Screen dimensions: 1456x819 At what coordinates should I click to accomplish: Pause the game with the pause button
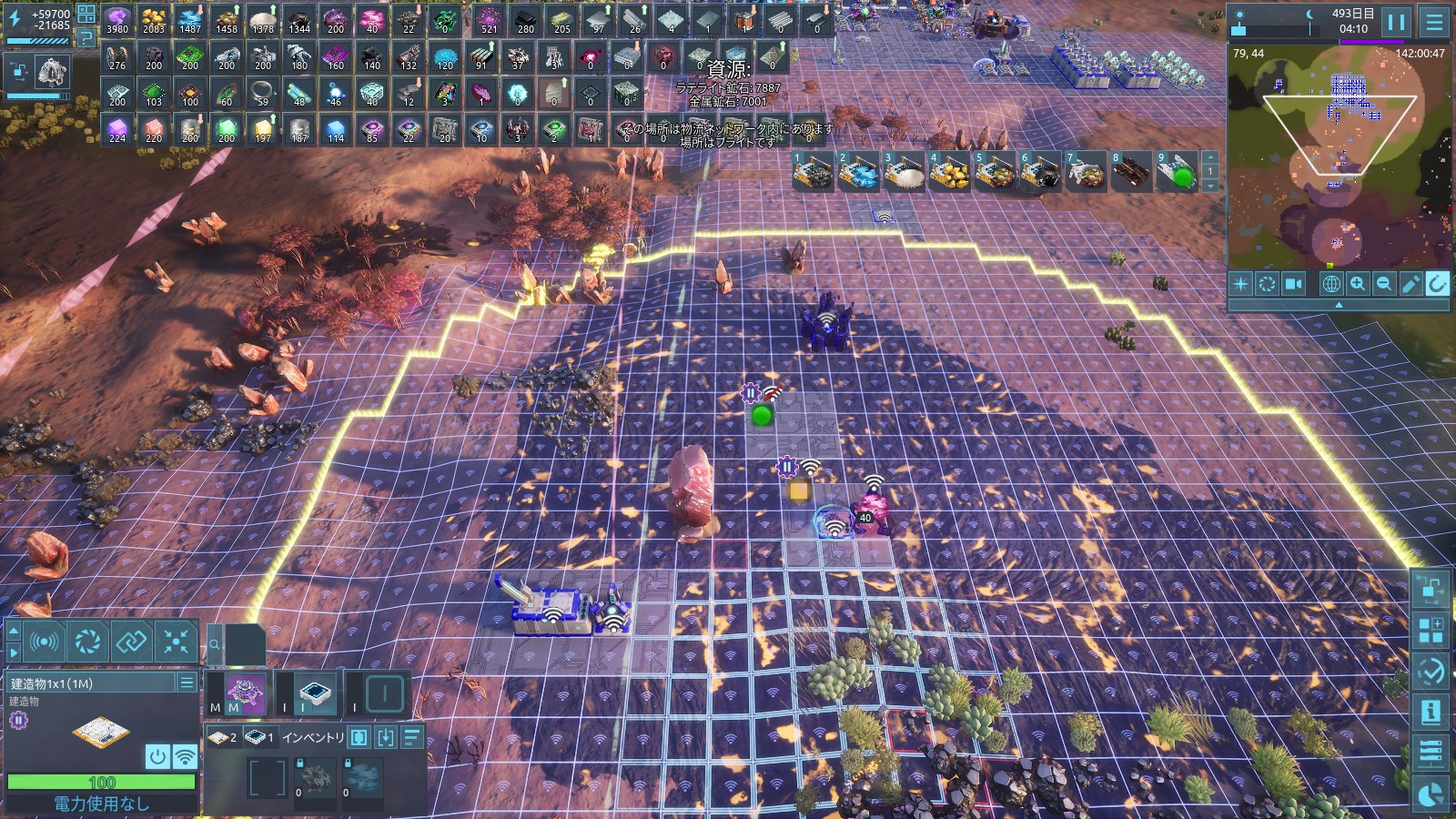tap(1396, 22)
